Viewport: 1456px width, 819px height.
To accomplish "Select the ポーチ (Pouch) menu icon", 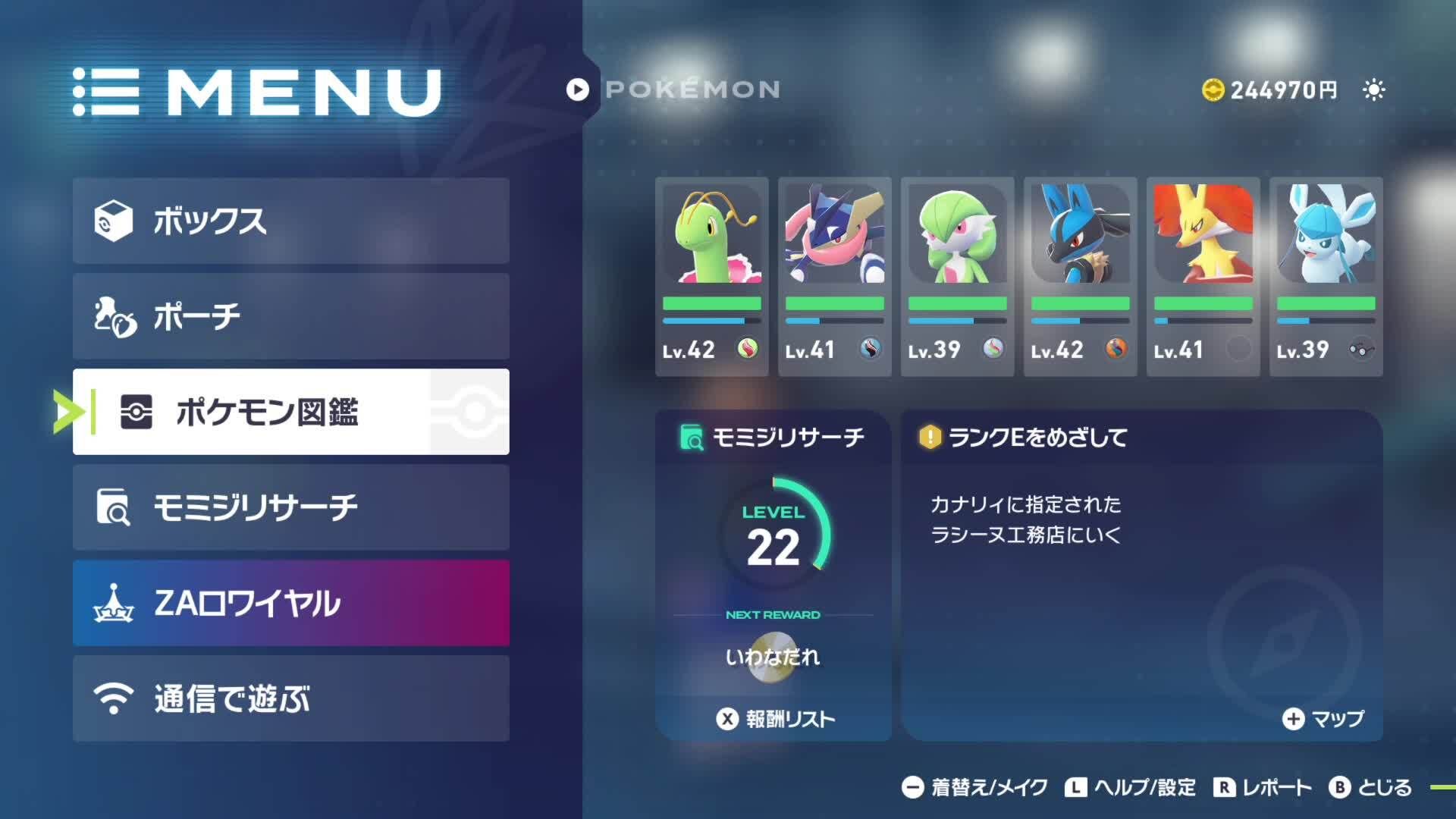I will pyautogui.click(x=115, y=316).
